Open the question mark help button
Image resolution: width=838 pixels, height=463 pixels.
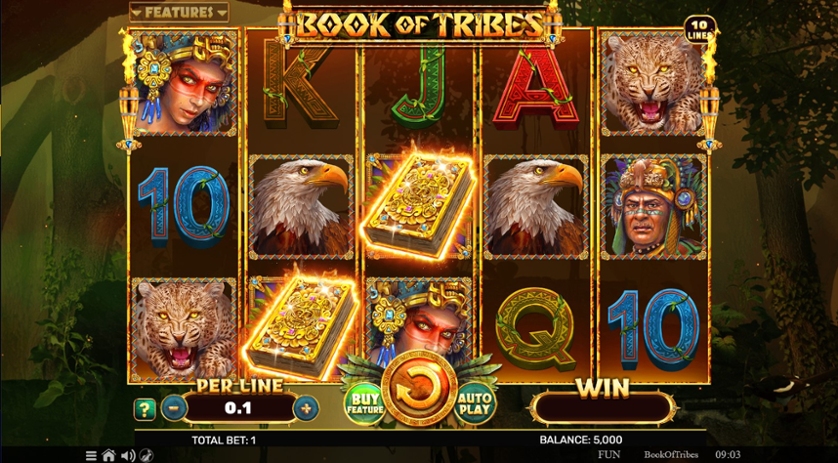click(x=145, y=408)
